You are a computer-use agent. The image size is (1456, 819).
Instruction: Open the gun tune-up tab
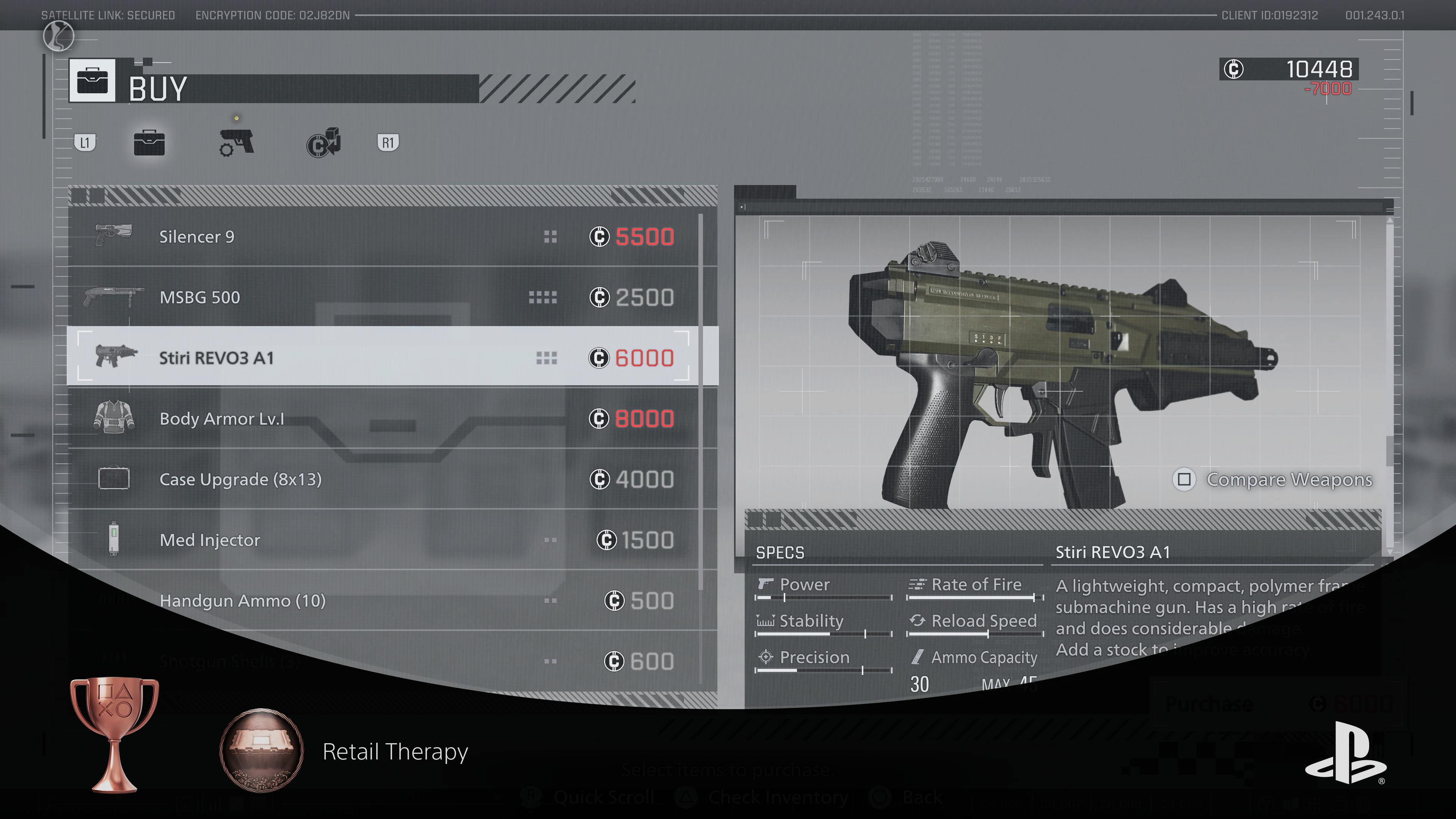click(x=236, y=143)
